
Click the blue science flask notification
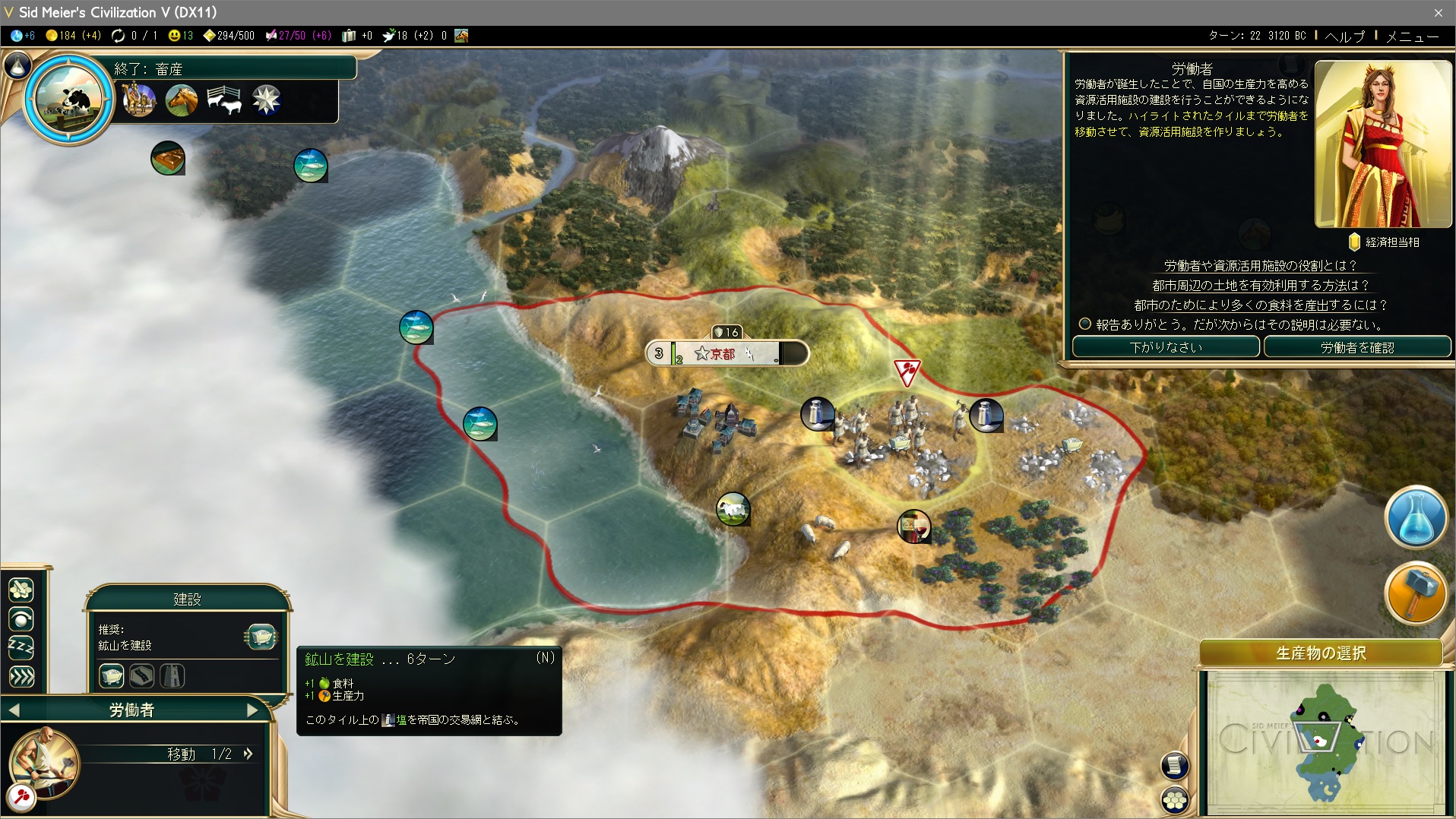(x=1415, y=517)
